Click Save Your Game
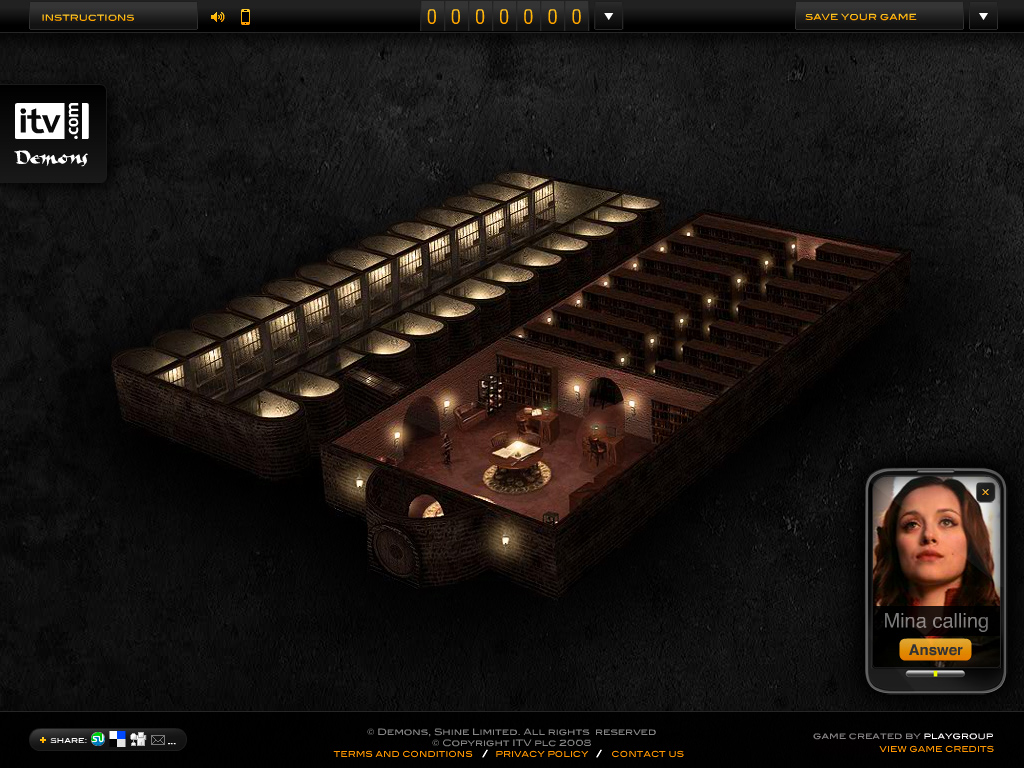Viewport: 1024px width, 768px height. tap(878, 17)
